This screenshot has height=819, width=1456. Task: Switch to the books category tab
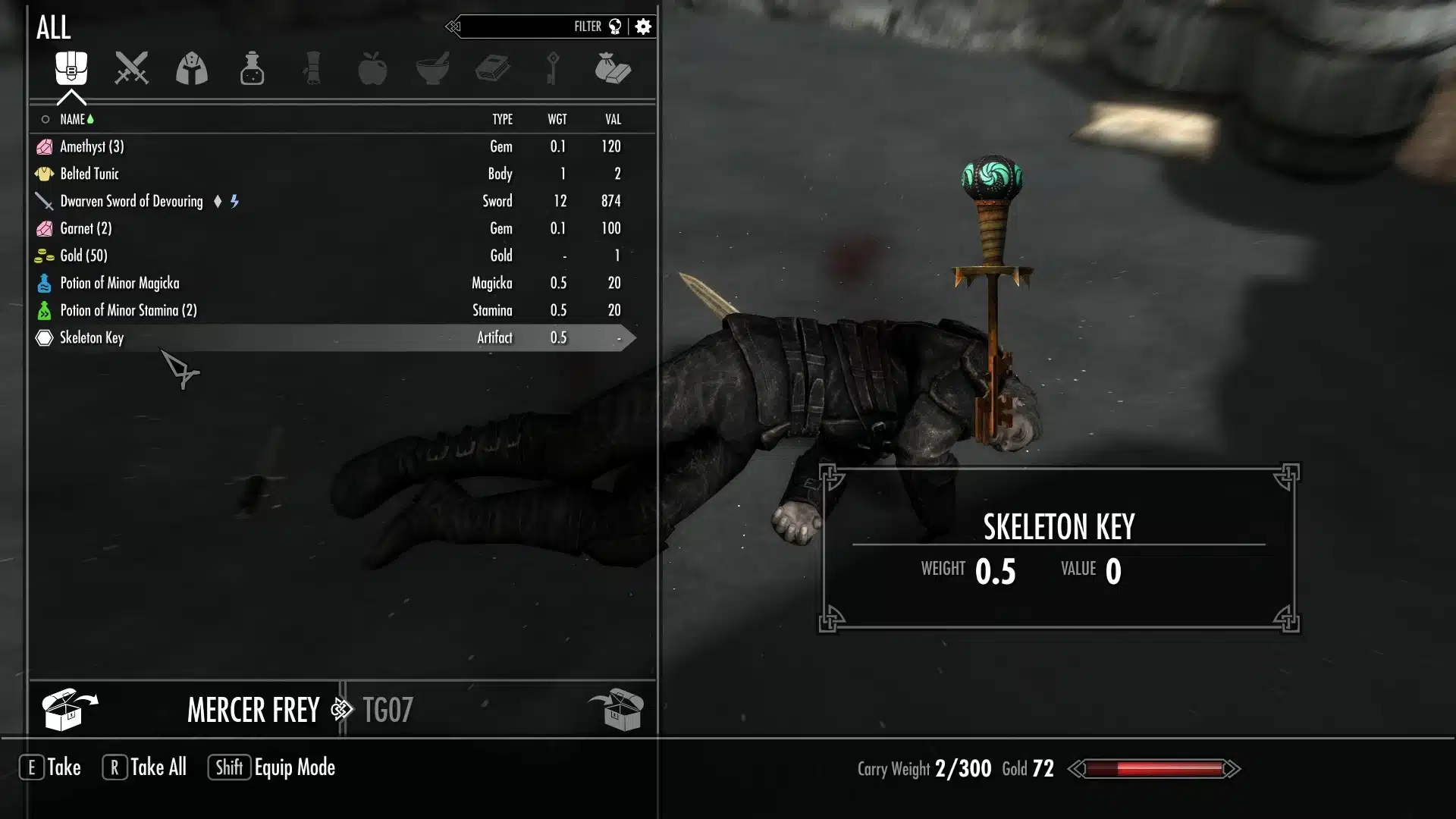[493, 68]
